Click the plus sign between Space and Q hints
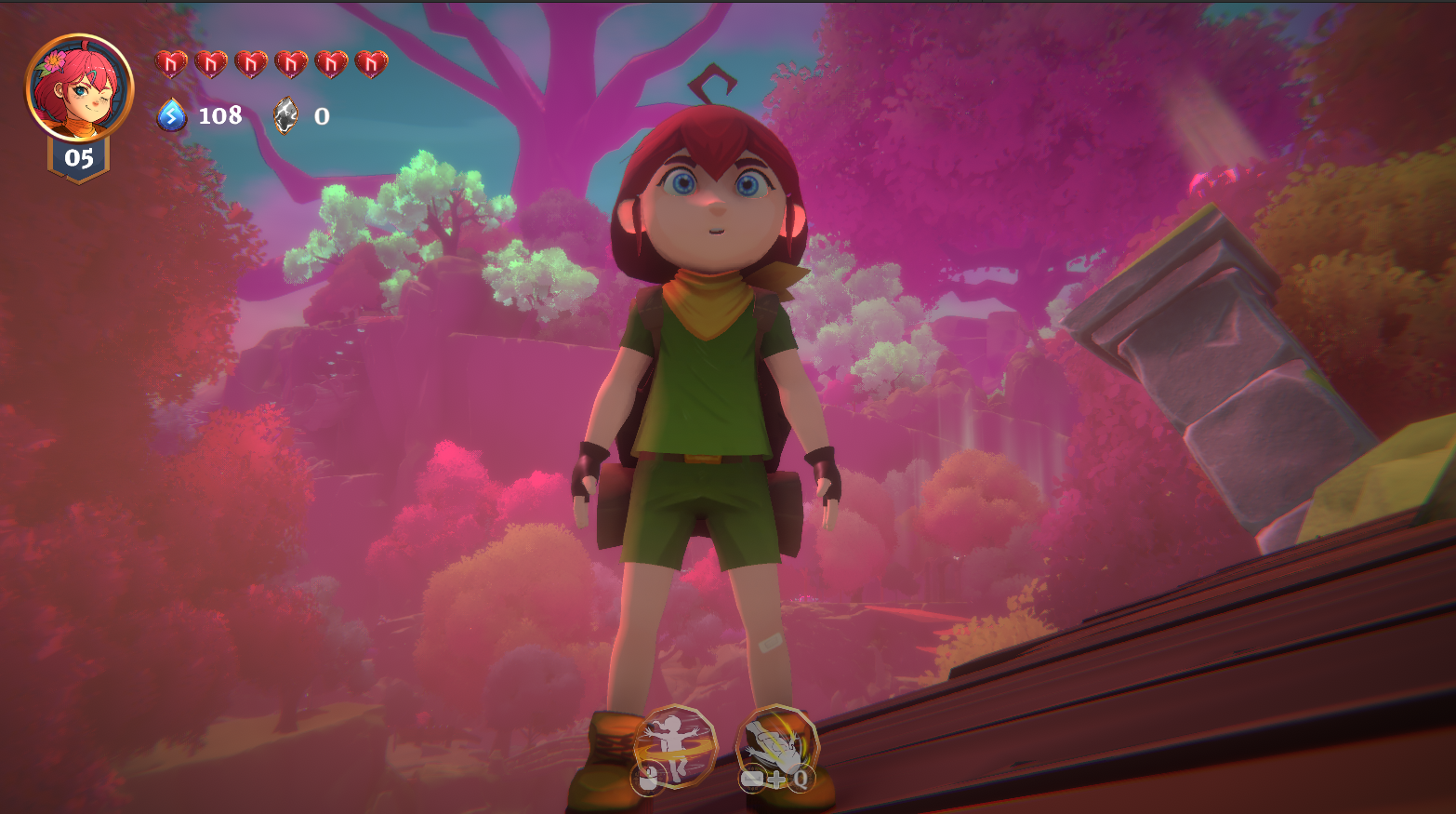 click(776, 780)
